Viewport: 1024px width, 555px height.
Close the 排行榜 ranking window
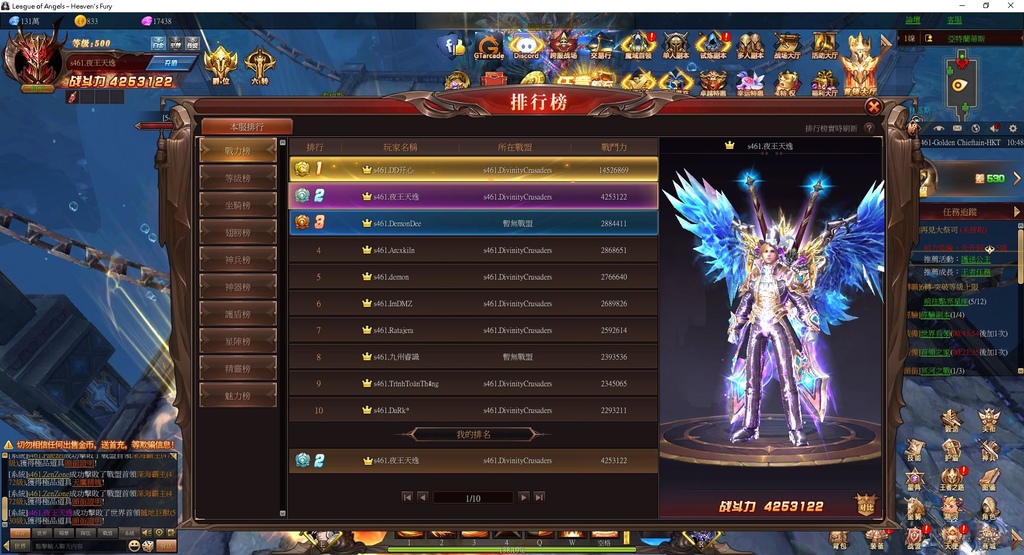873,107
